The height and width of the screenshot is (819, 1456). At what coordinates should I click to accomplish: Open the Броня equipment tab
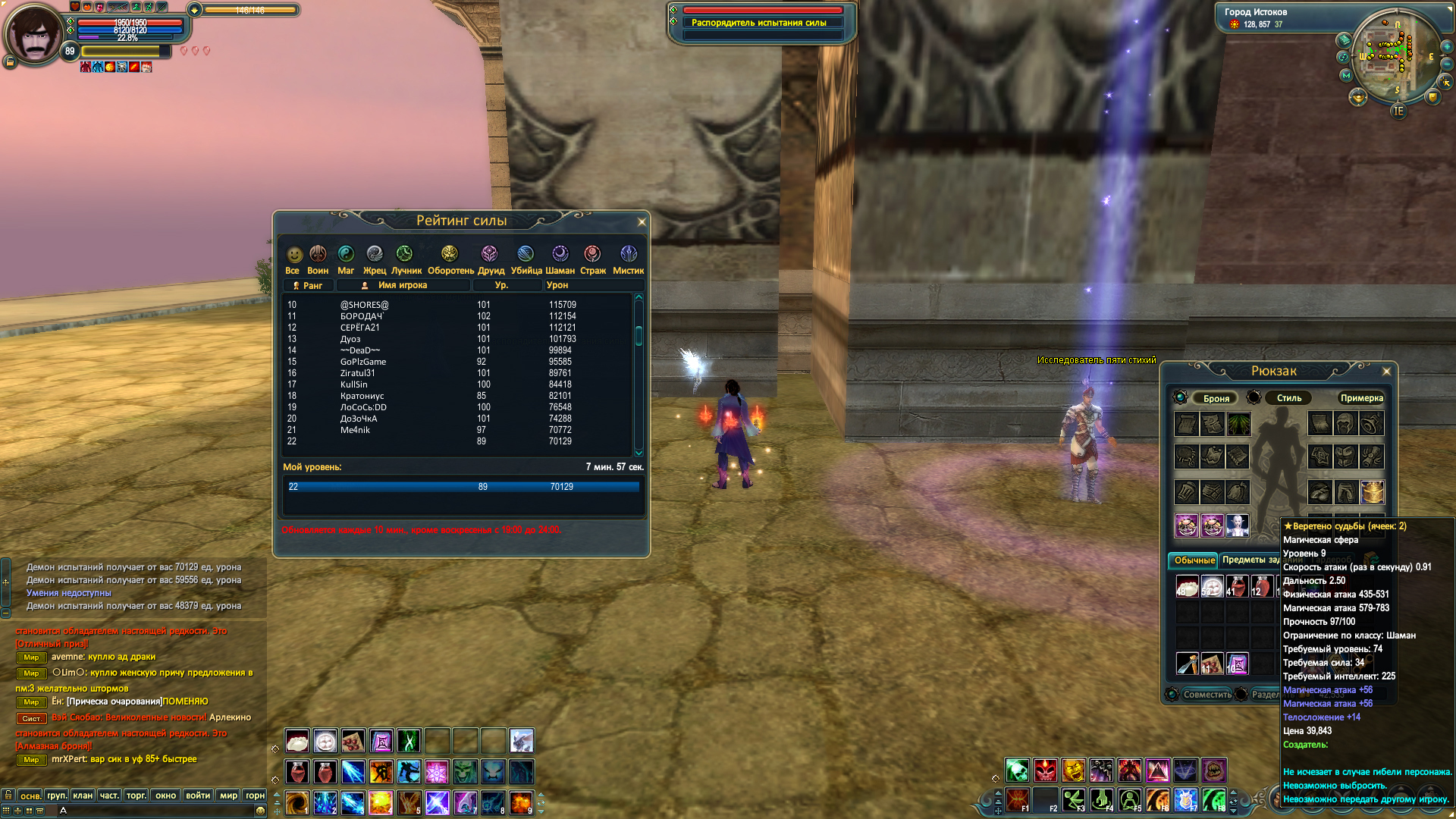[1216, 398]
